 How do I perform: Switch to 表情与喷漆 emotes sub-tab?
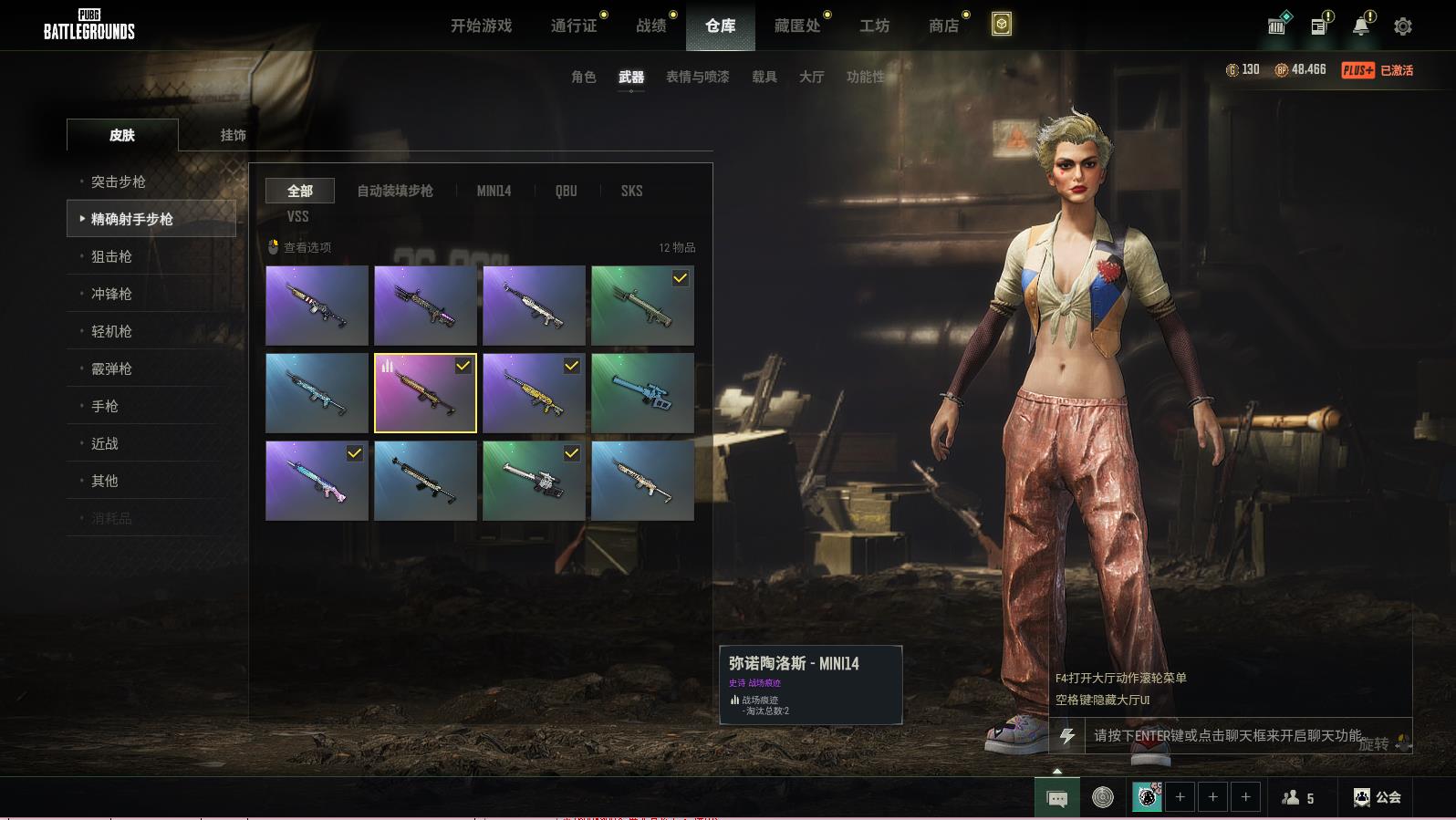[697, 78]
